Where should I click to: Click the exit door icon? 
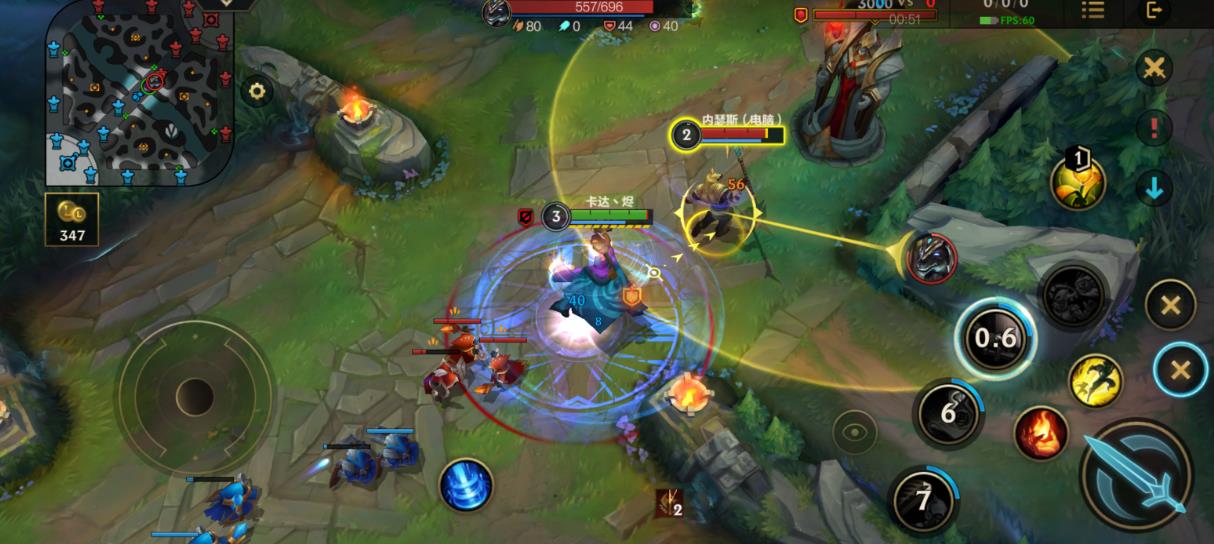pos(1155,11)
